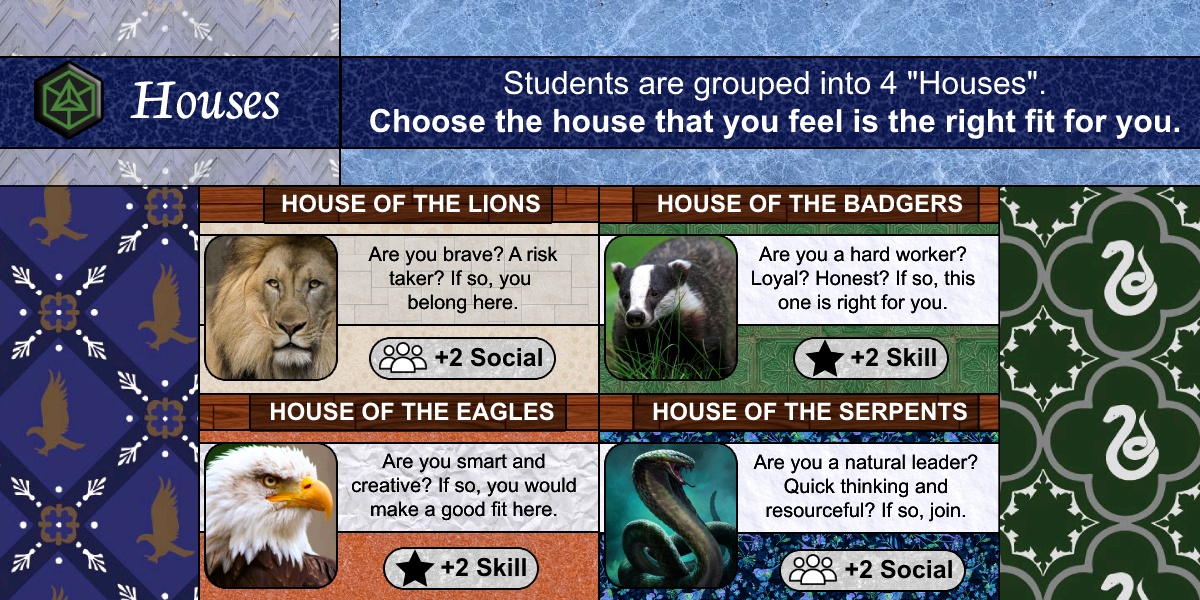
Task: Choose the House of the Eagles header
Action: (x=411, y=411)
